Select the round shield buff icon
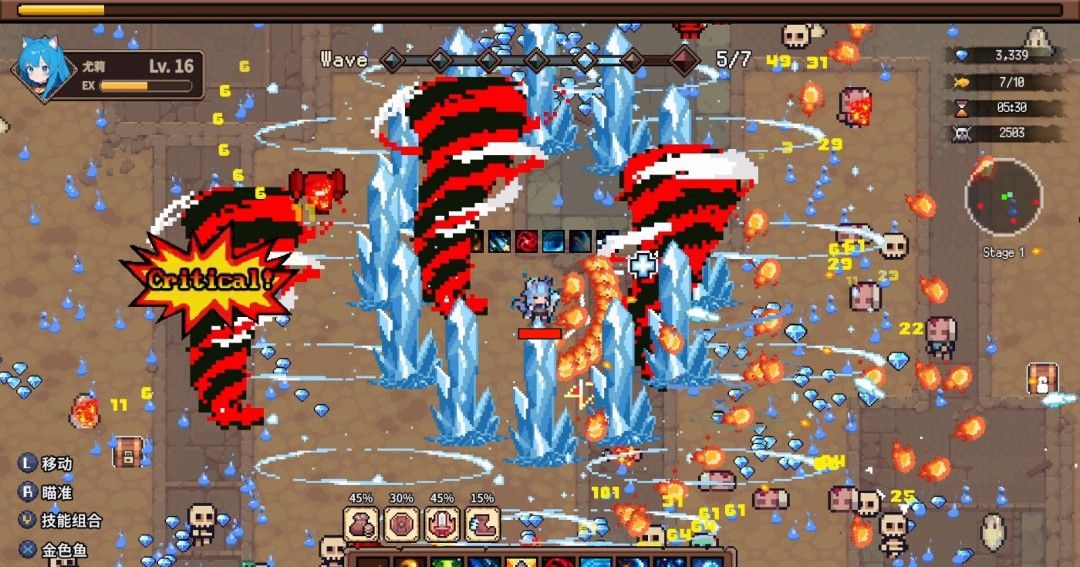Image resolution: width=1080 pixels, height=567 pixels. (x=401, y=524)
